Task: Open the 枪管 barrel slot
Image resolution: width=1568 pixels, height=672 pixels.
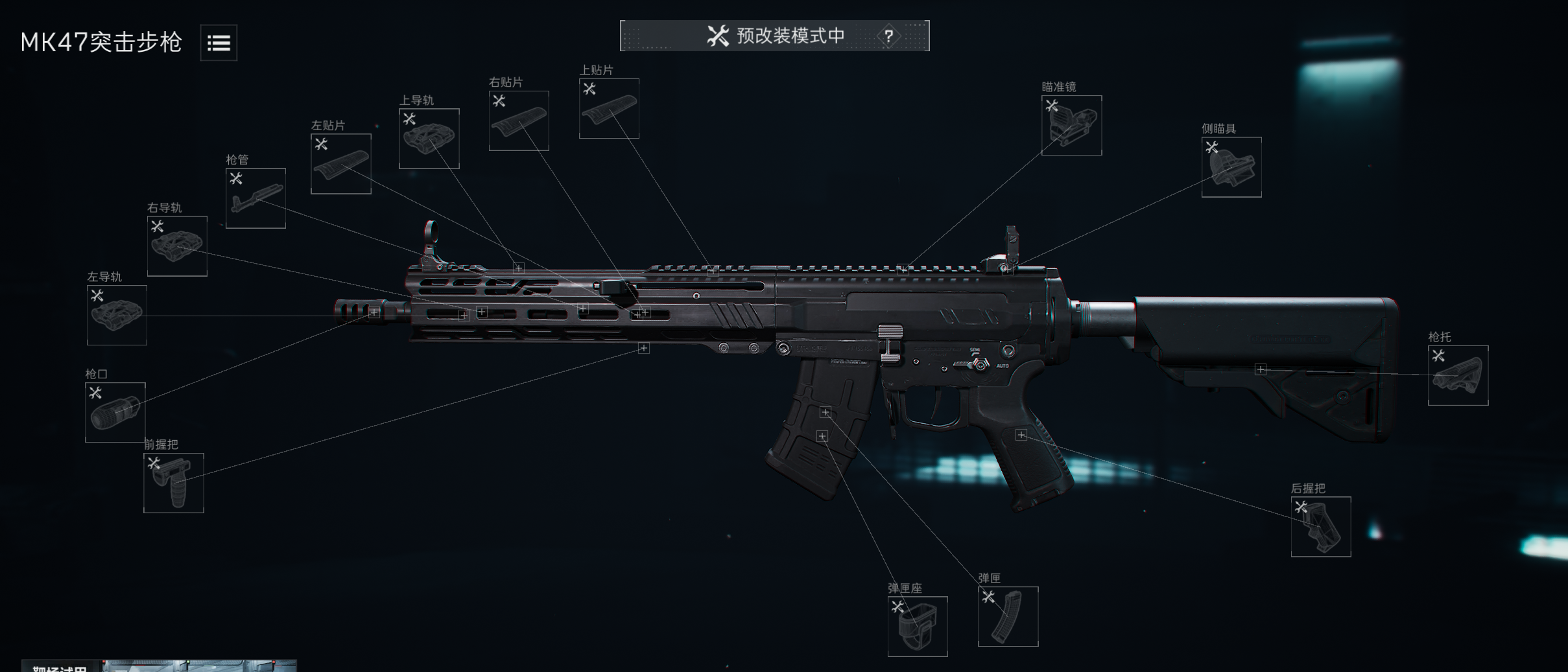Action: (x=255, y=198)
